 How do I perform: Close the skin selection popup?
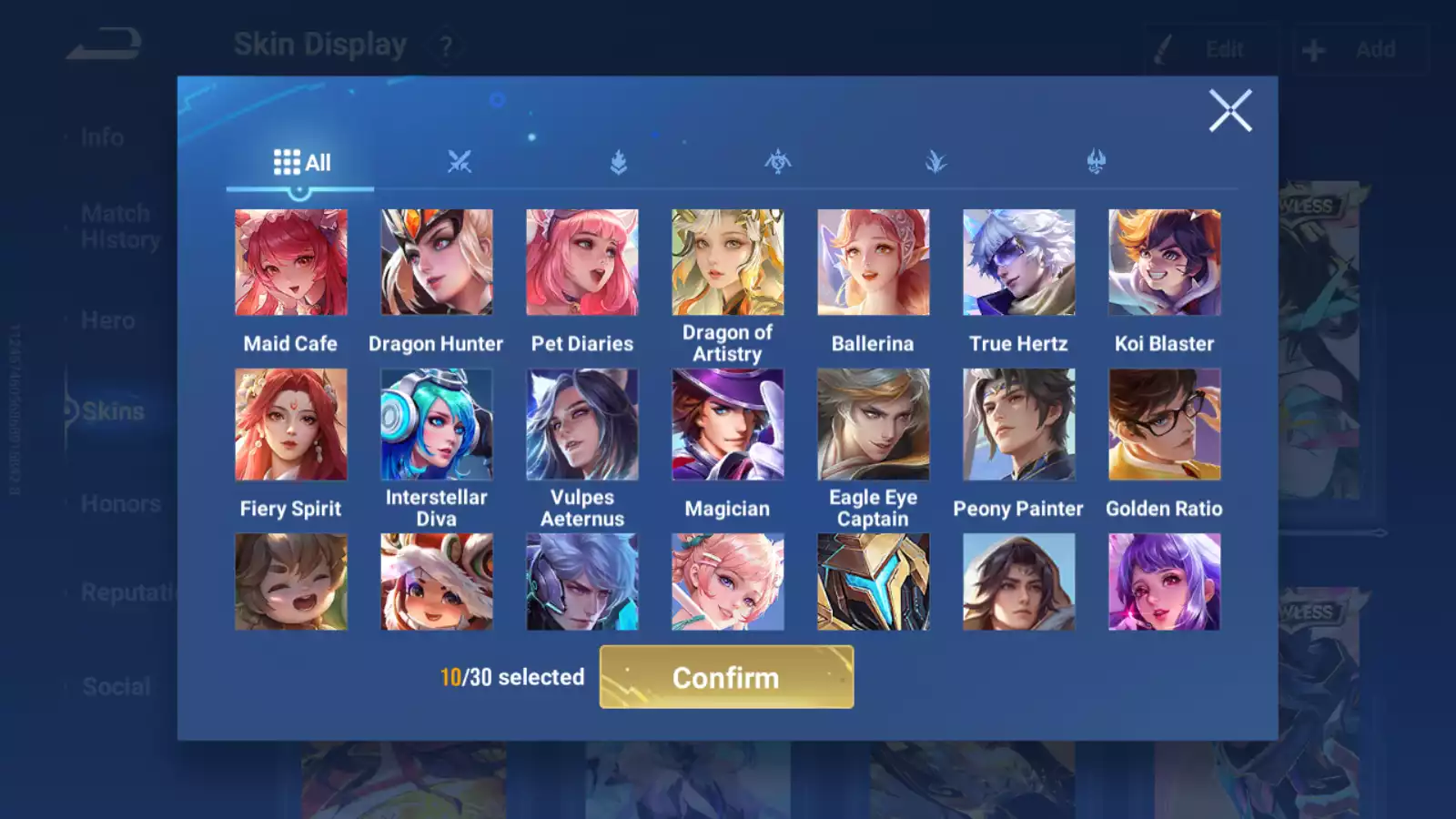point(1230,111)
